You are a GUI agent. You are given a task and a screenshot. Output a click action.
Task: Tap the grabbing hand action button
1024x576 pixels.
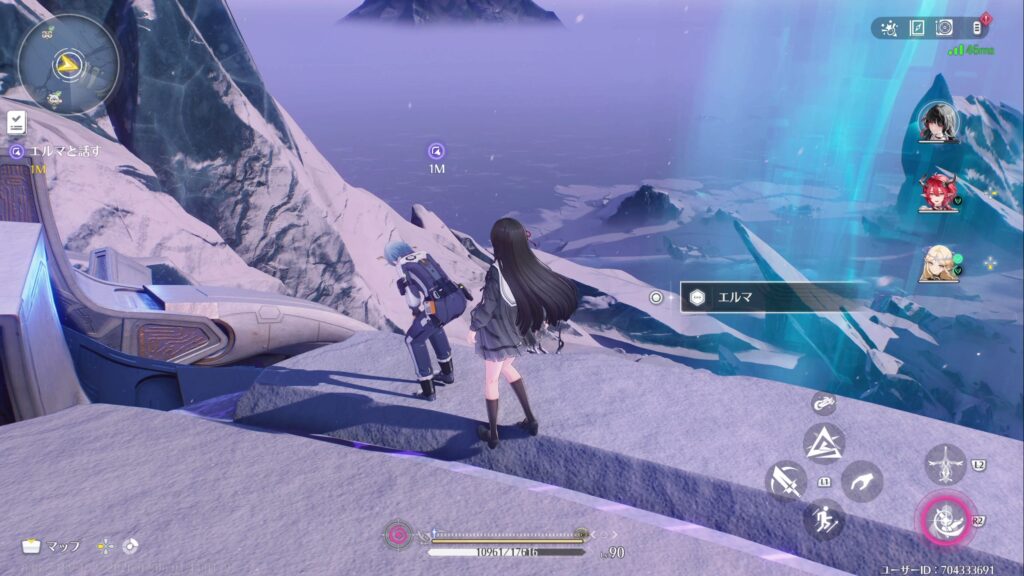[861, 481]
